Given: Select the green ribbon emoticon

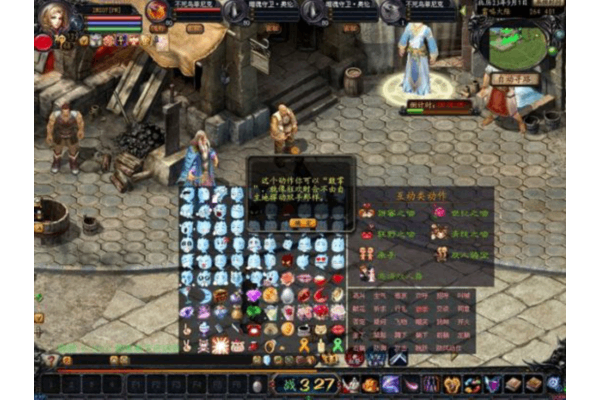Looking at the screenshot, I should [338, 345].
